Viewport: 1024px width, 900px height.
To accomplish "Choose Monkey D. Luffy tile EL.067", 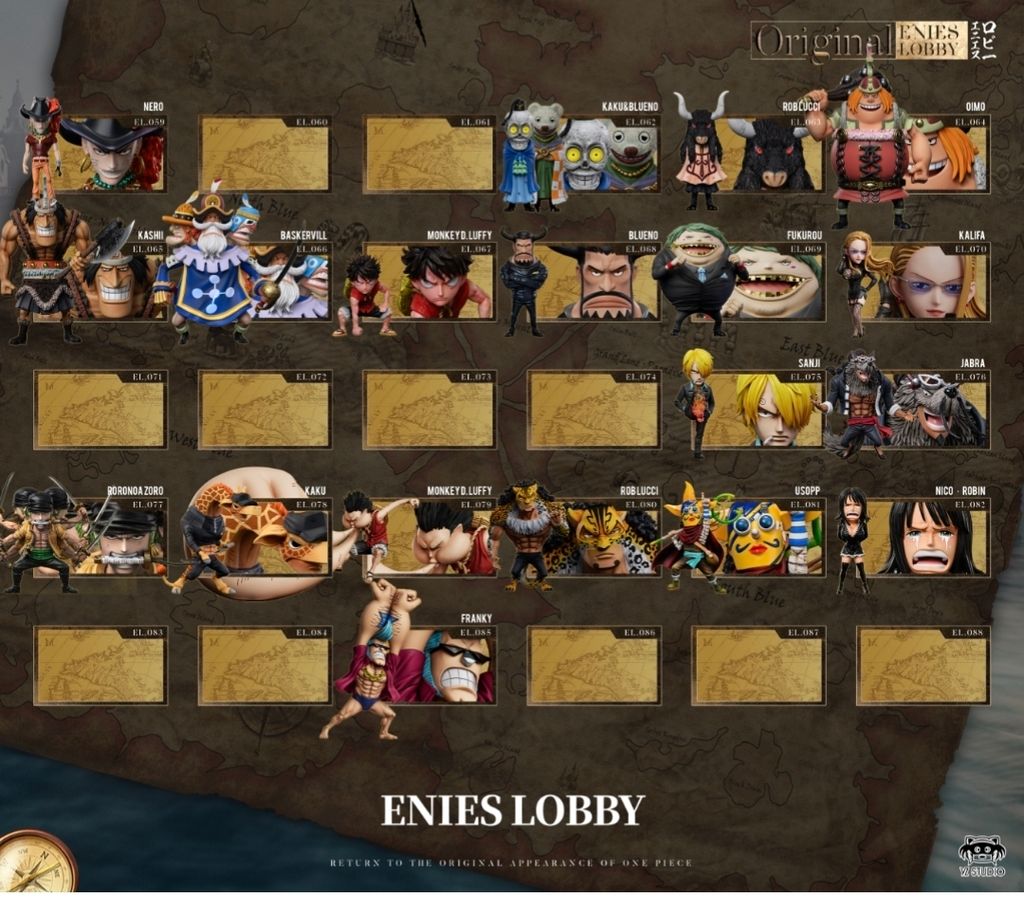I will pos(430,282).
